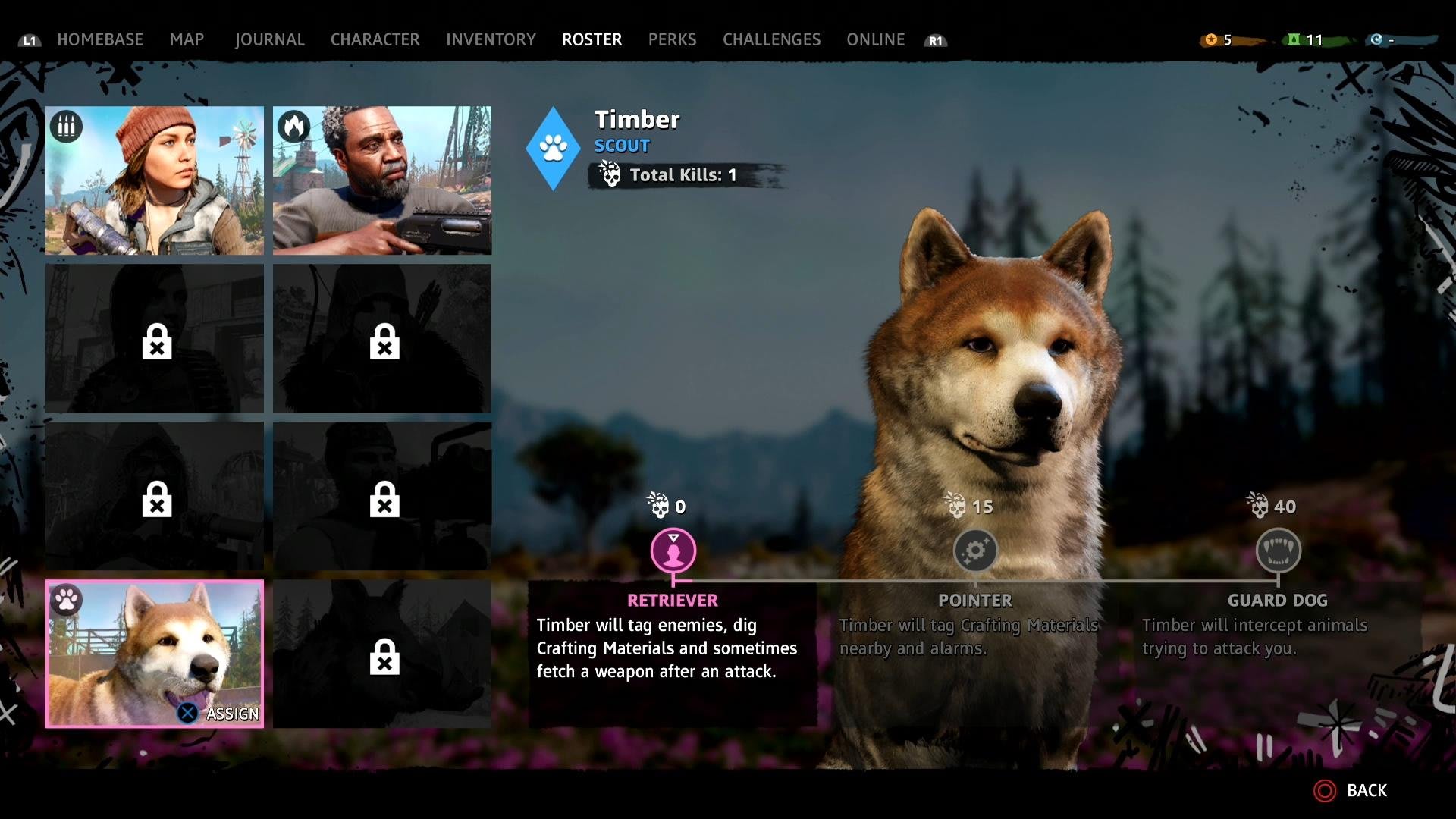Viewport: 1456px width, 819px height.
Task: Choose the Guard Dog fangs icon
Action: tap(1278, 551)
